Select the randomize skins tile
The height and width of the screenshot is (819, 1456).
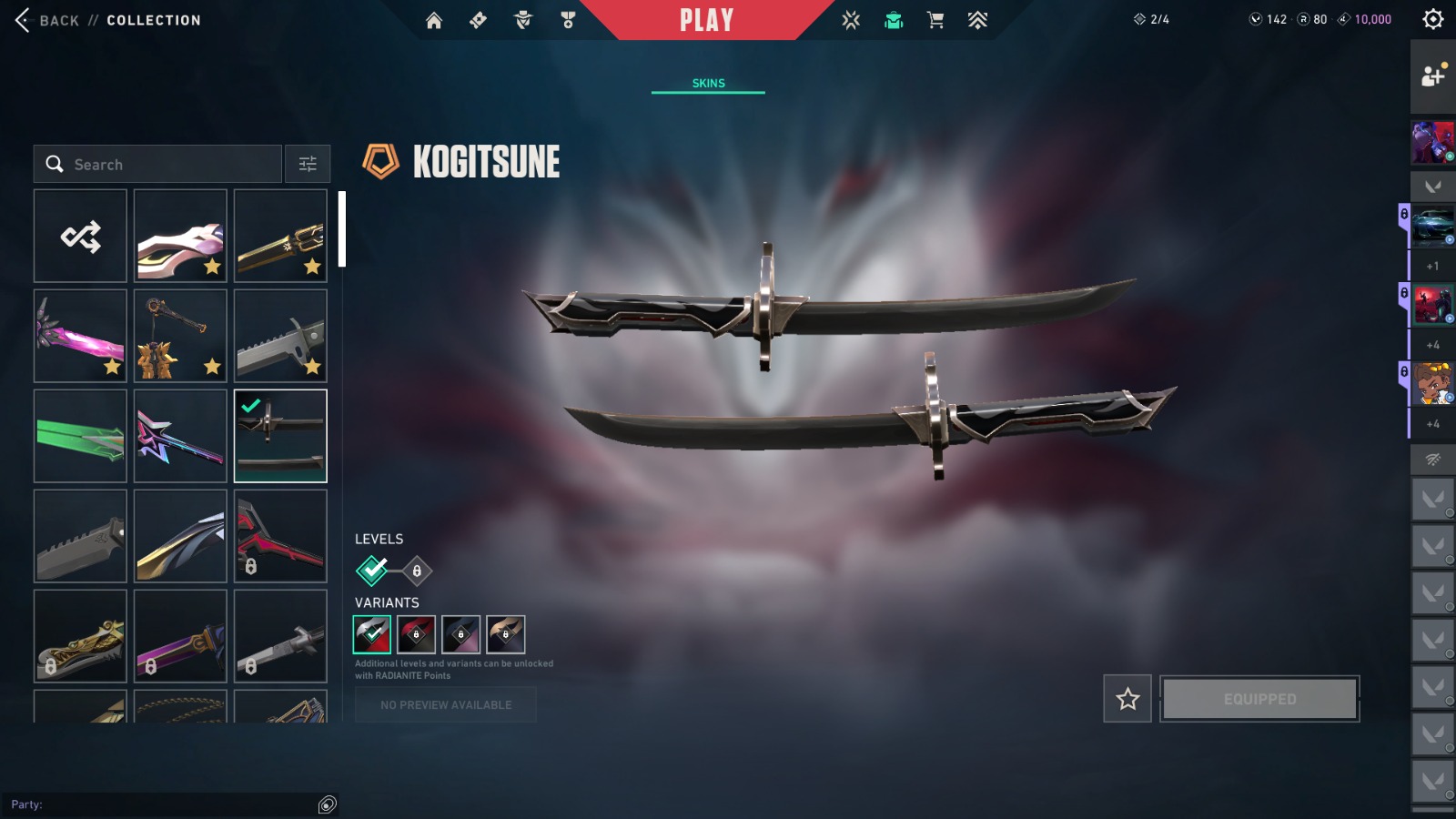tap(80, 237)
